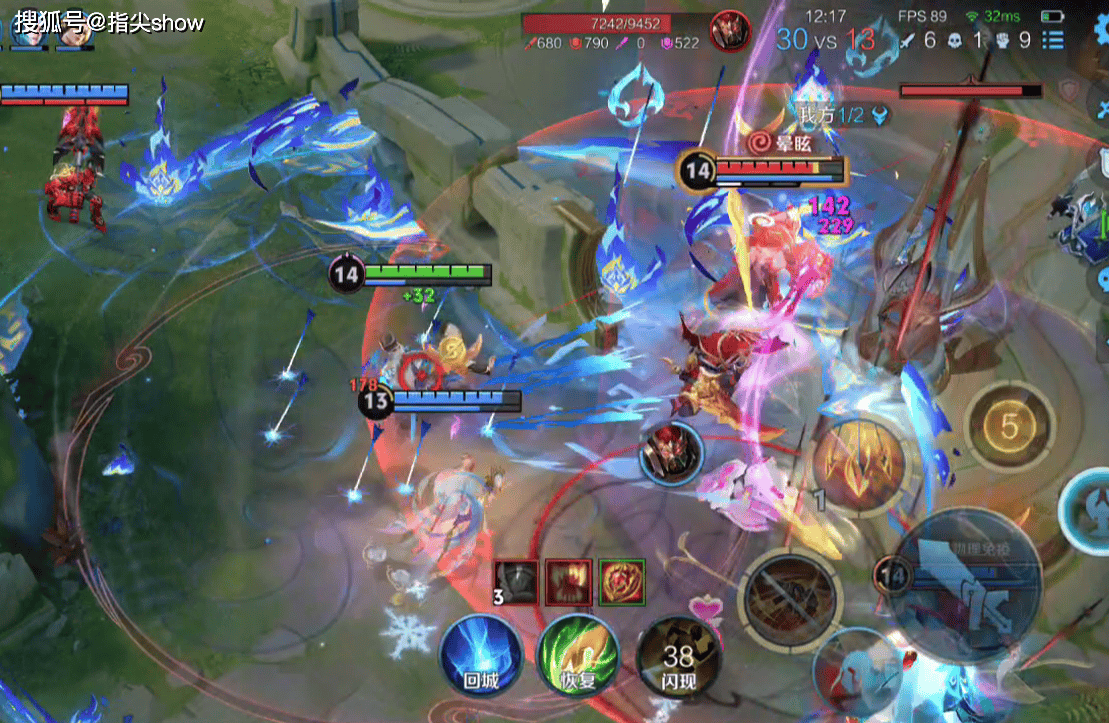The width and height of the screenshot is (1109, 723).
Task: Use the 恢复 restore ability
Action: tap(577, 655)
